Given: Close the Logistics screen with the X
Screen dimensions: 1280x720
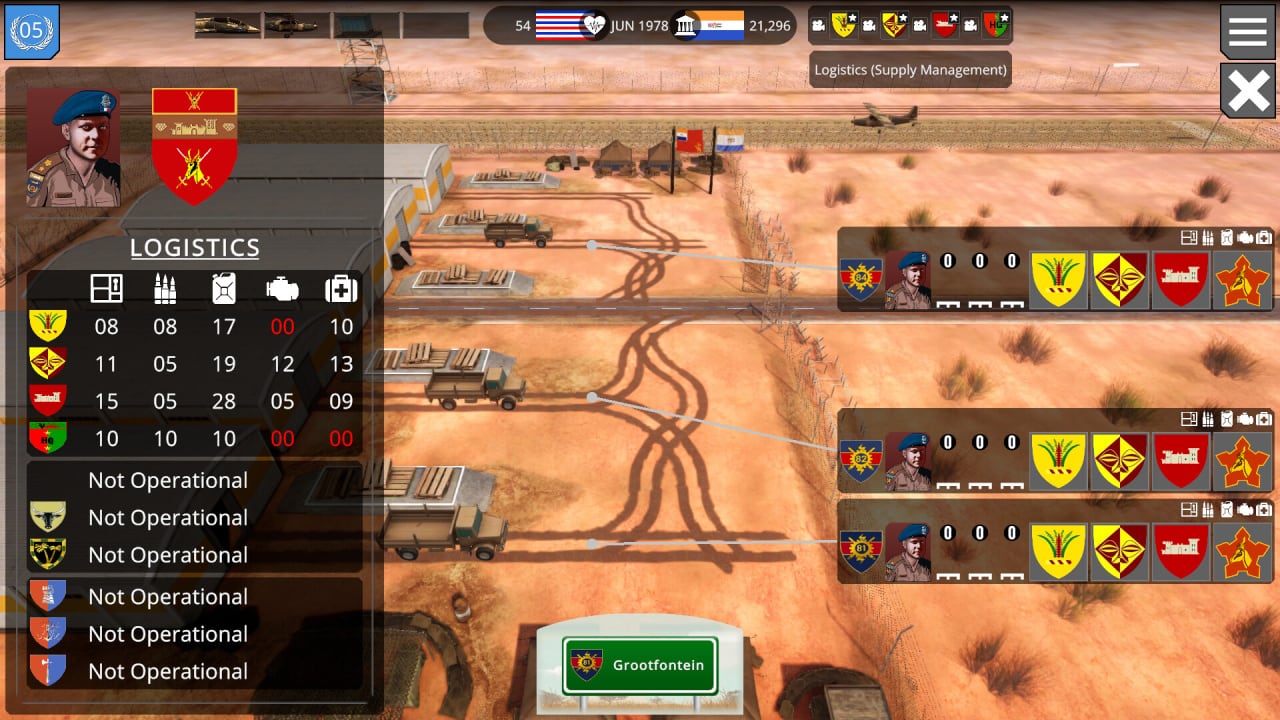Looking at the screenshot, I should point(1248,91).
